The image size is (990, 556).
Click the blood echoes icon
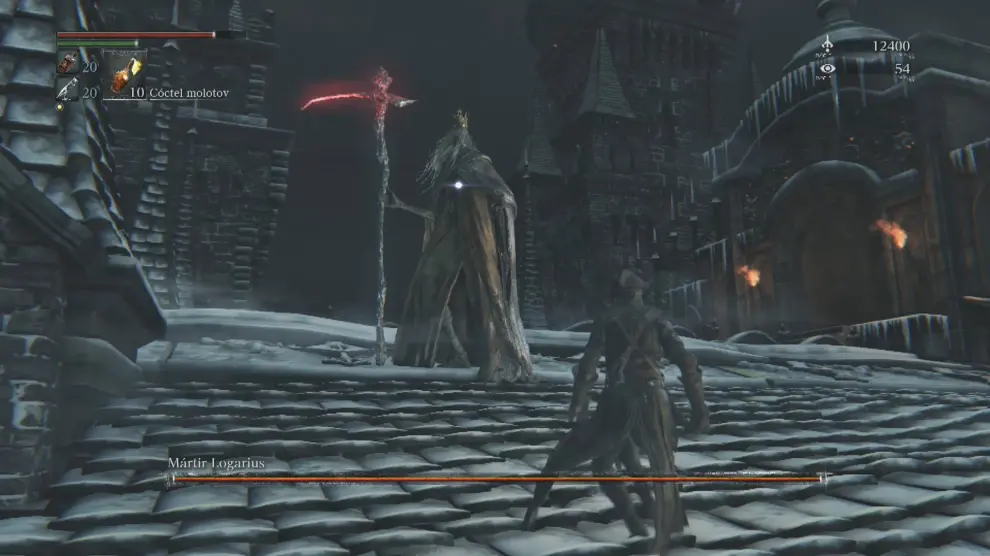(x=827, y=46)
